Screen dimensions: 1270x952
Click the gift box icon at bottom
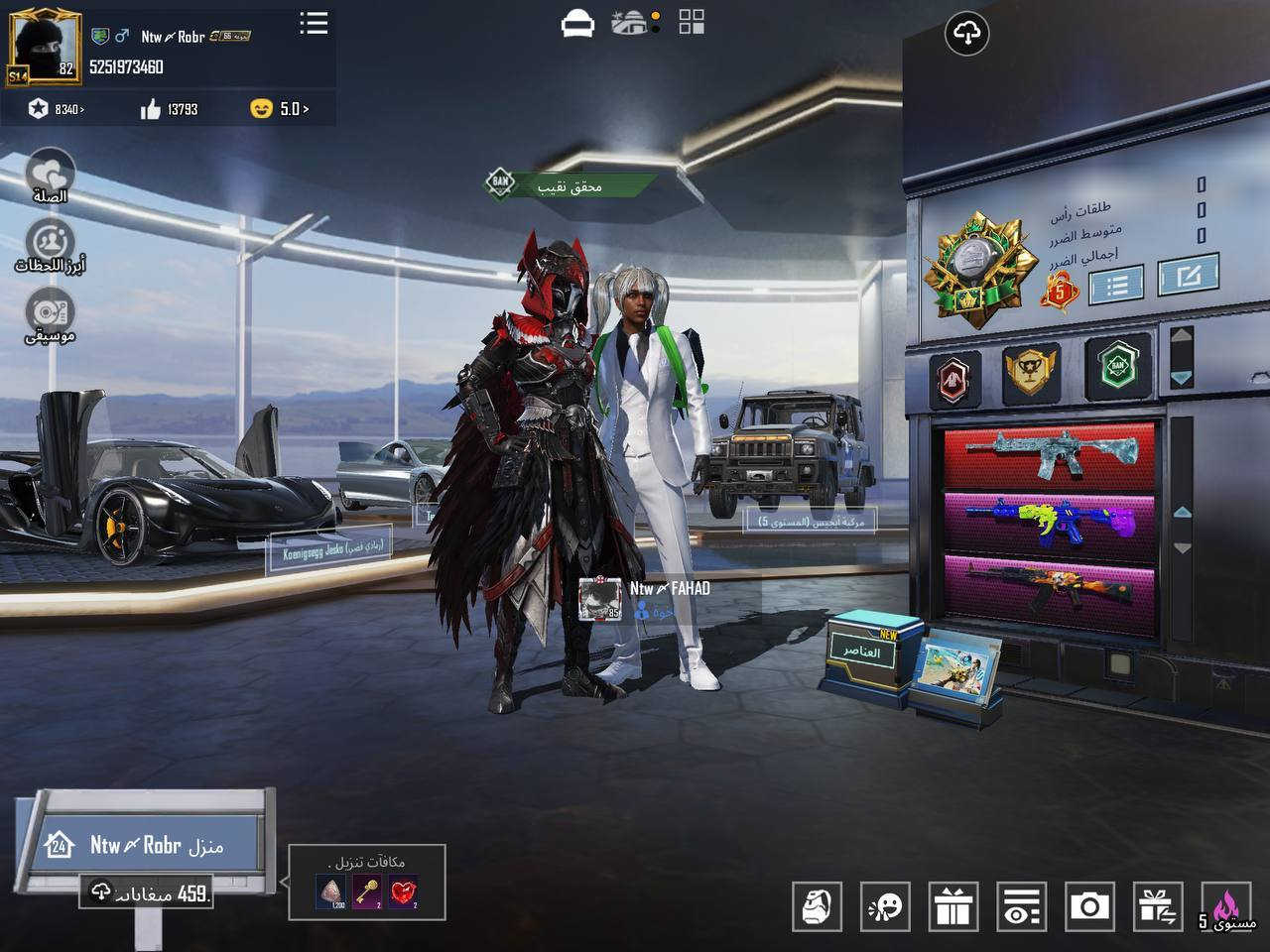952,904
